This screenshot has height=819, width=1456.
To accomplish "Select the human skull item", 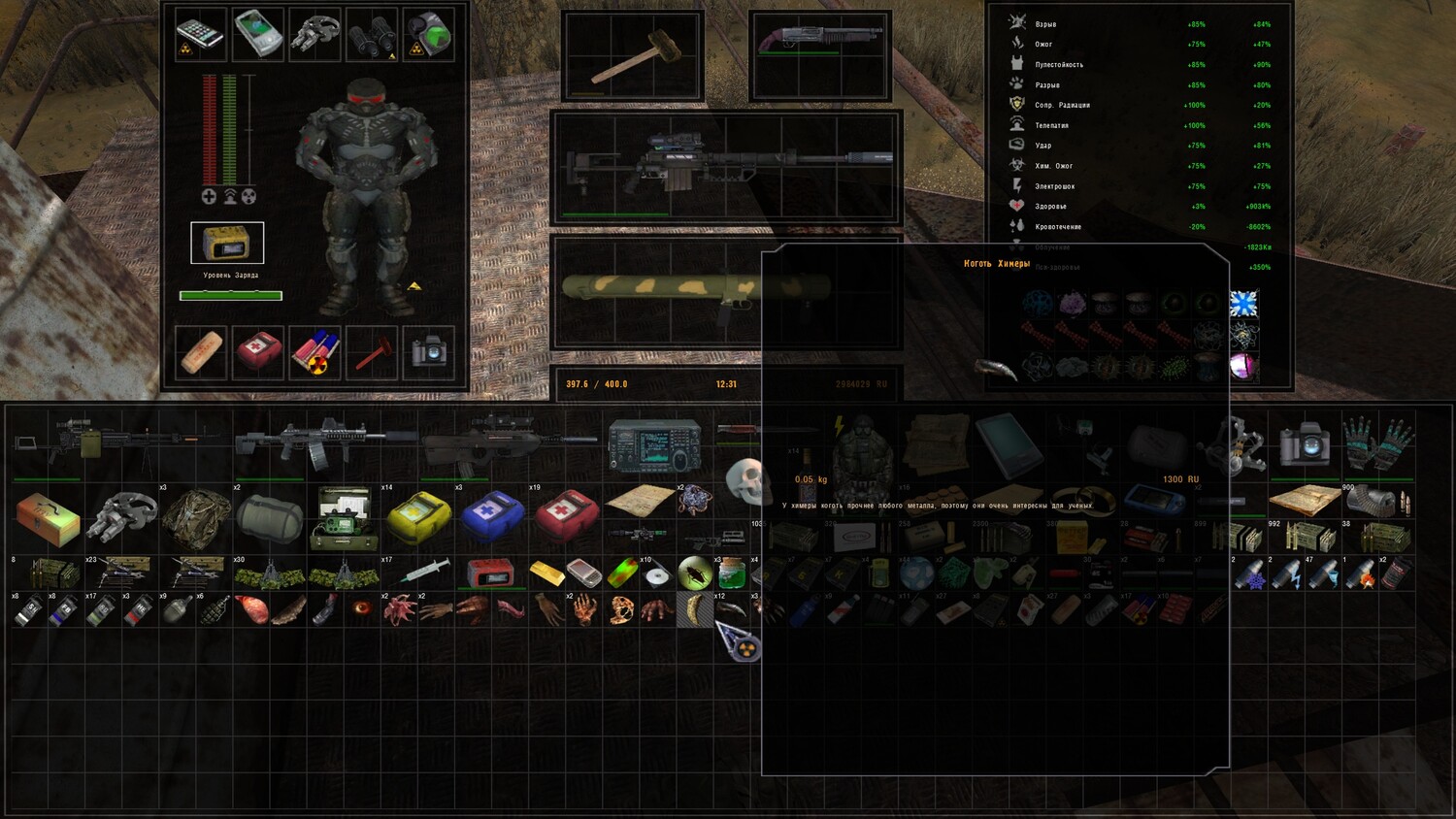I will coord(745,480).
